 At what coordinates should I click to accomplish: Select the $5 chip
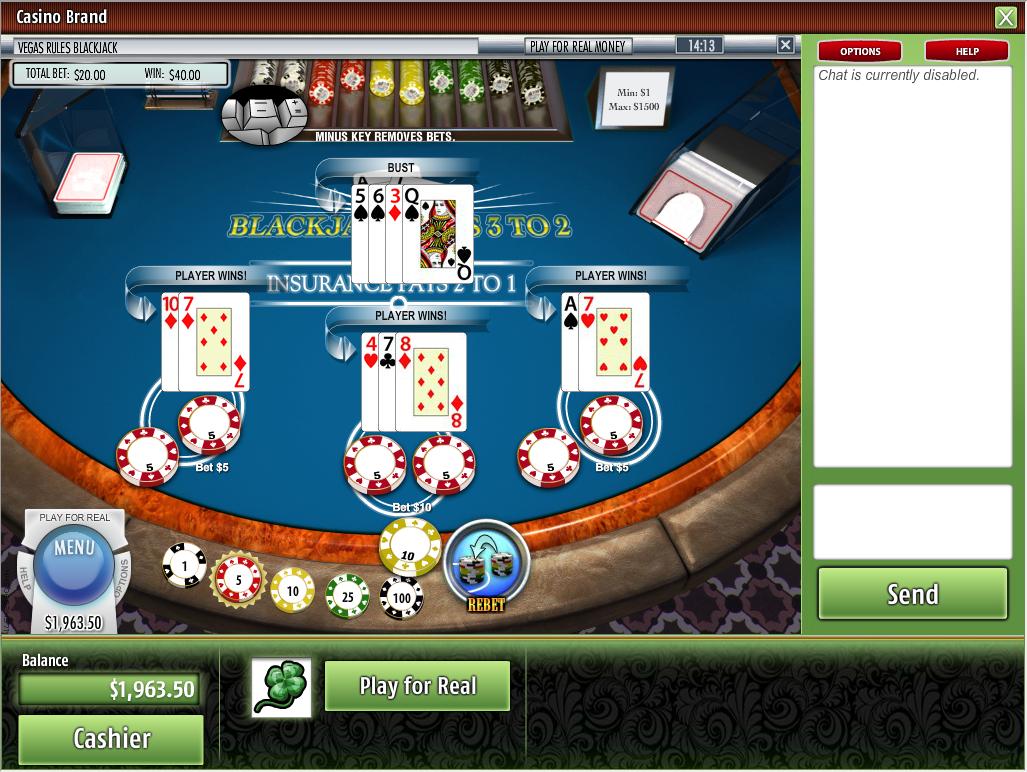(x=238, y=579)
